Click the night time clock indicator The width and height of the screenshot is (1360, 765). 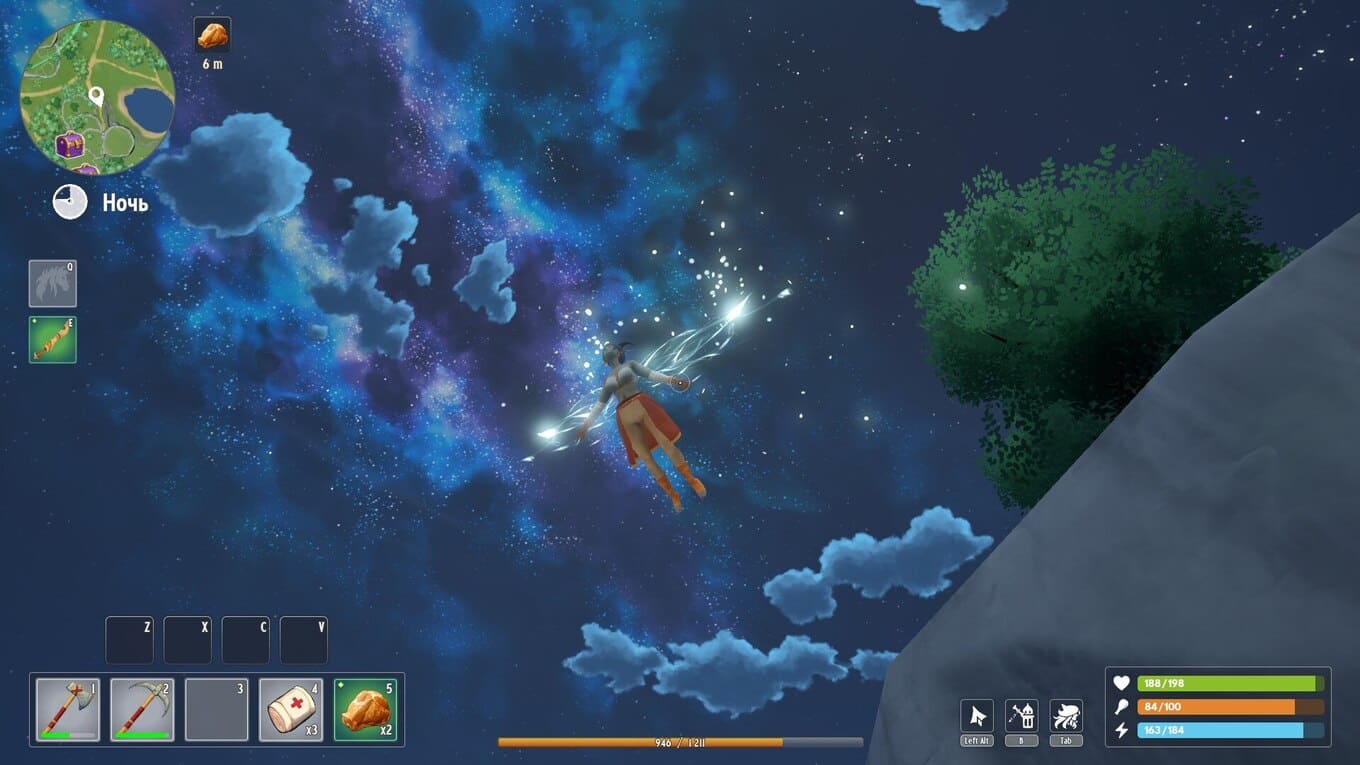coord(70,202)
